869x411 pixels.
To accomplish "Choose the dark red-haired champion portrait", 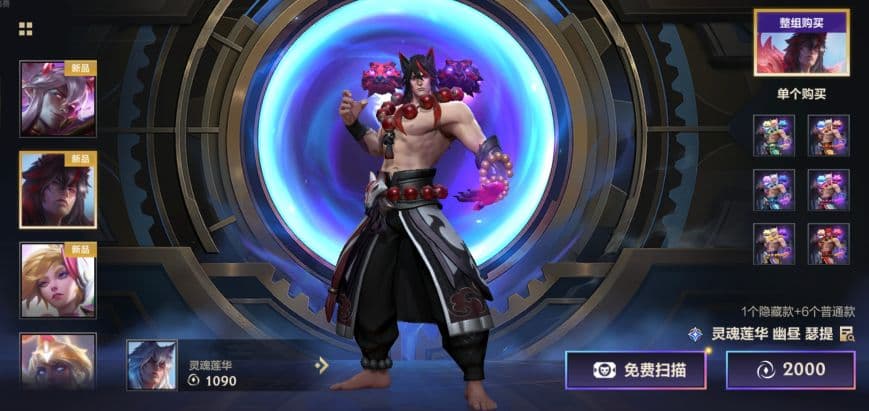I will pyautogui.click(x=58, y=189).
